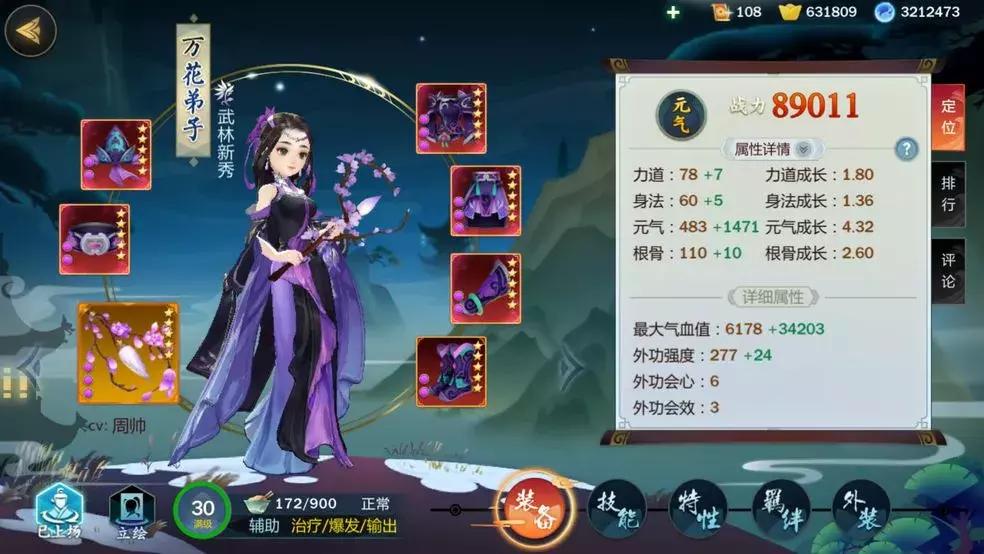984x554 pixels.
Task: Go back with the arrow button
Action: 30,31
